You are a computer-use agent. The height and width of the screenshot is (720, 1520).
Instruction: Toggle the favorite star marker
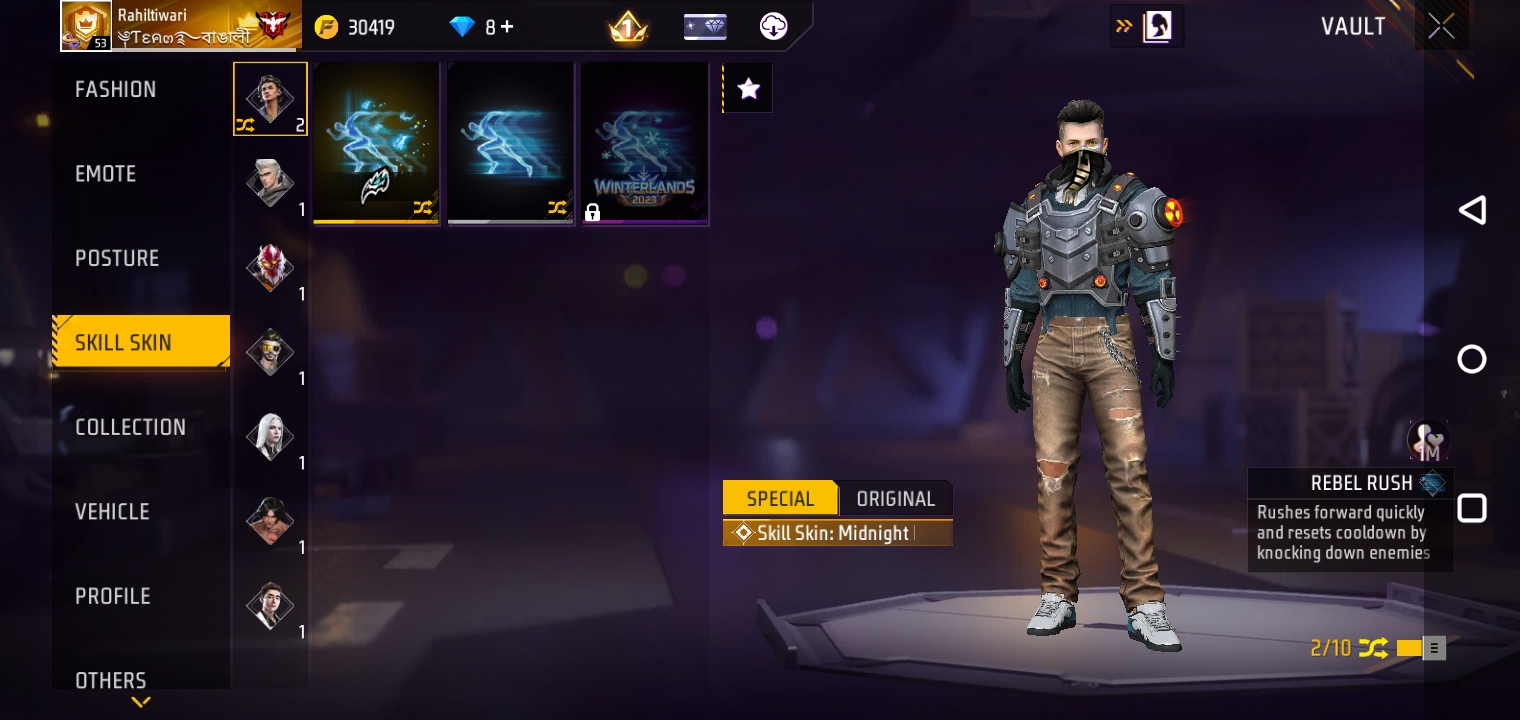[747, 87]
